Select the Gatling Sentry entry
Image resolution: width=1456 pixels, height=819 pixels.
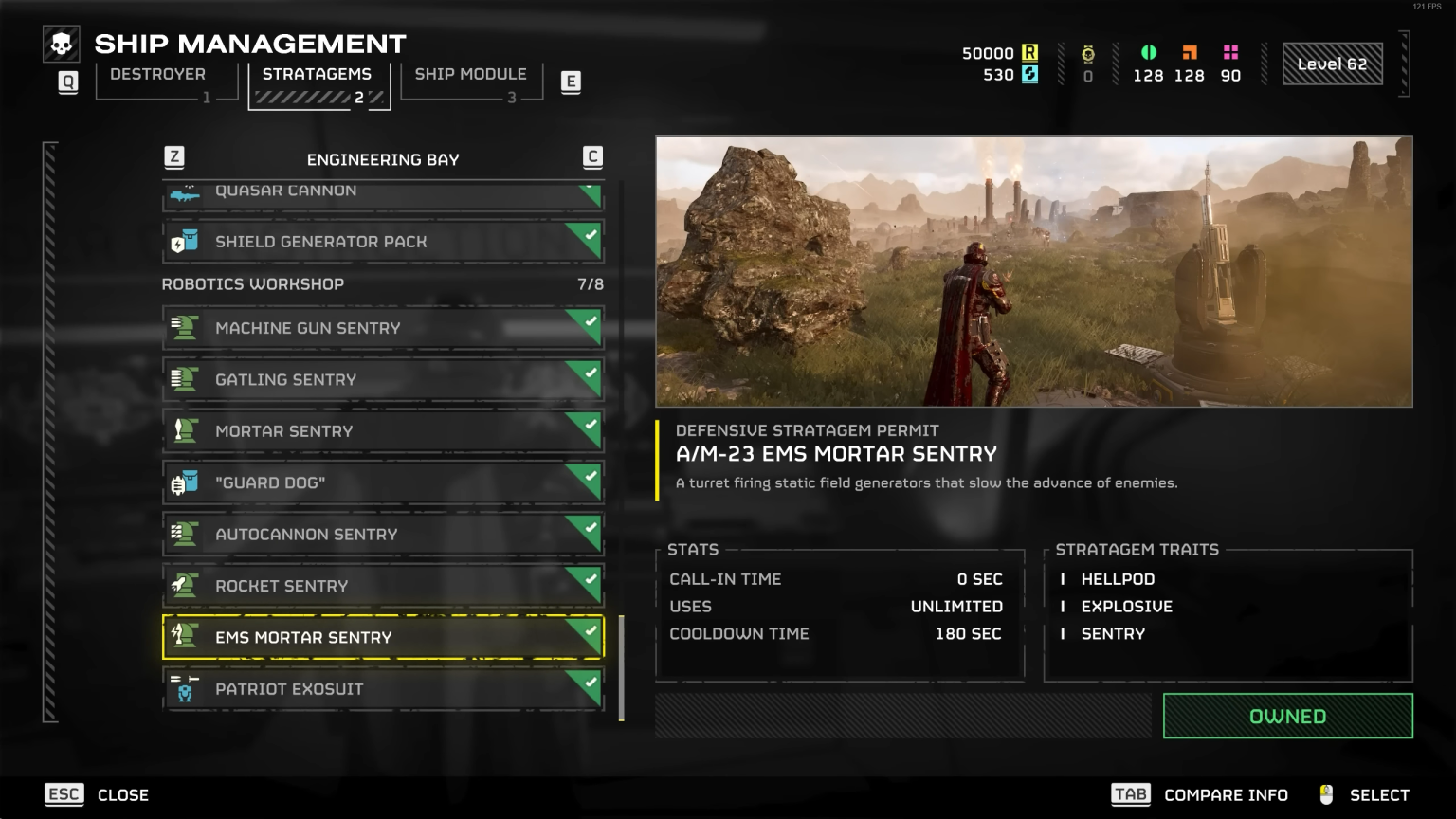(x=382, y=379)
